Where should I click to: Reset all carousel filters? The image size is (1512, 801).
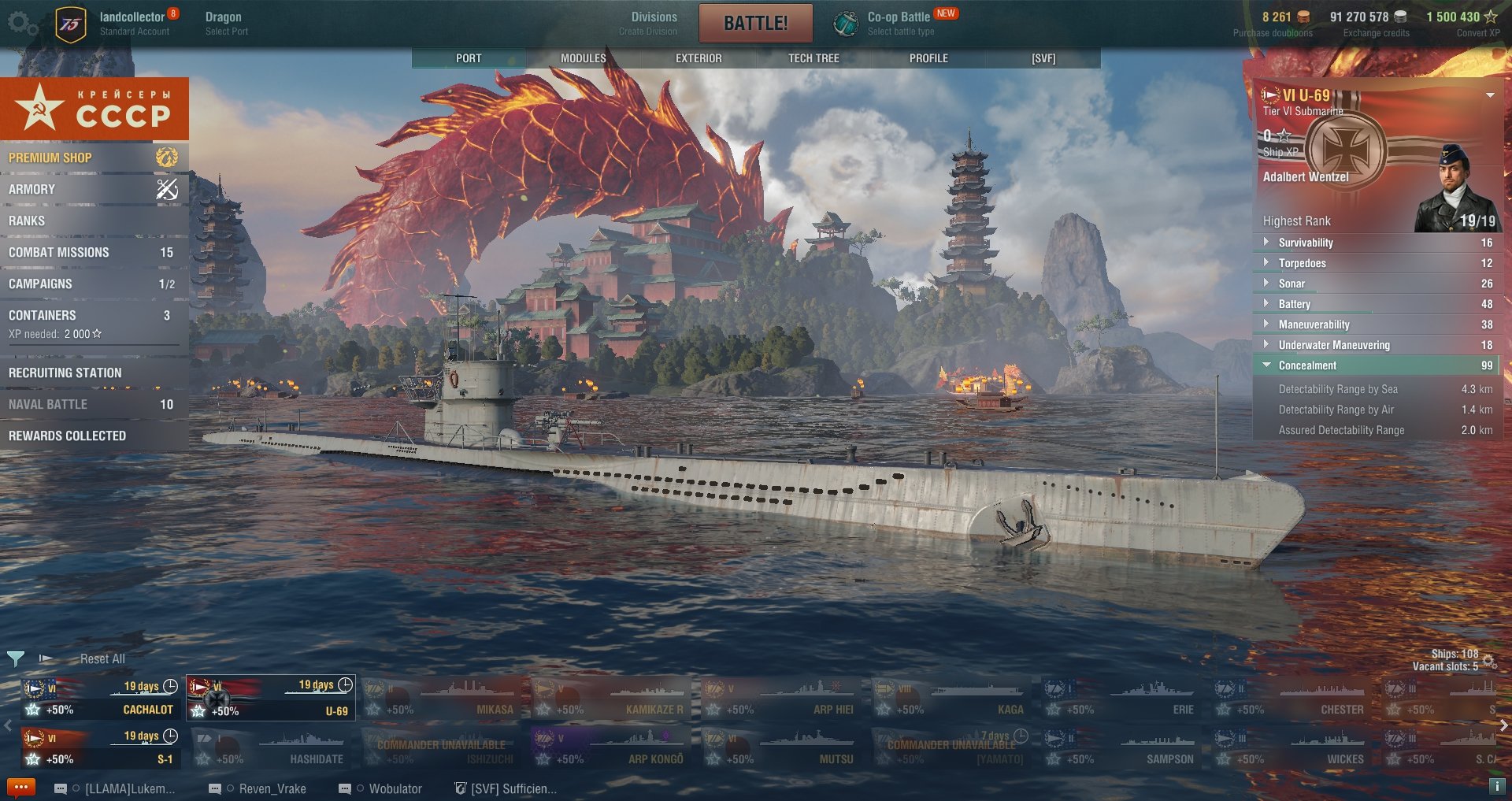(102, 658)
